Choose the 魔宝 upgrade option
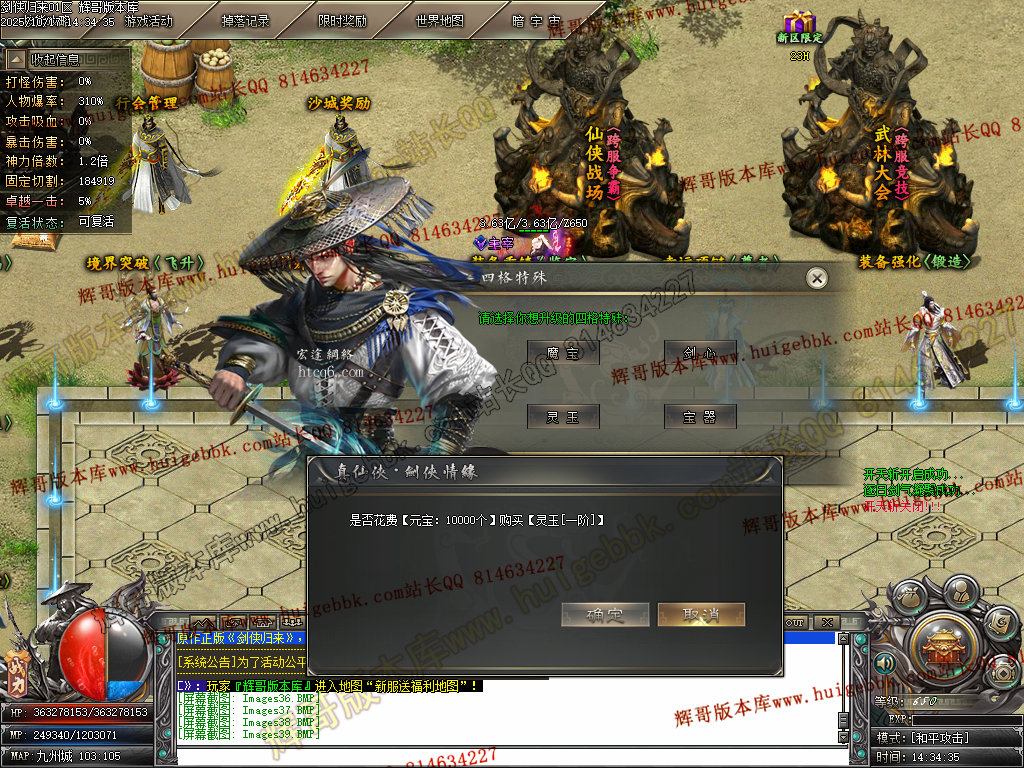The height and width of the screenshot is (768, 1024). (x=563, y=352)
